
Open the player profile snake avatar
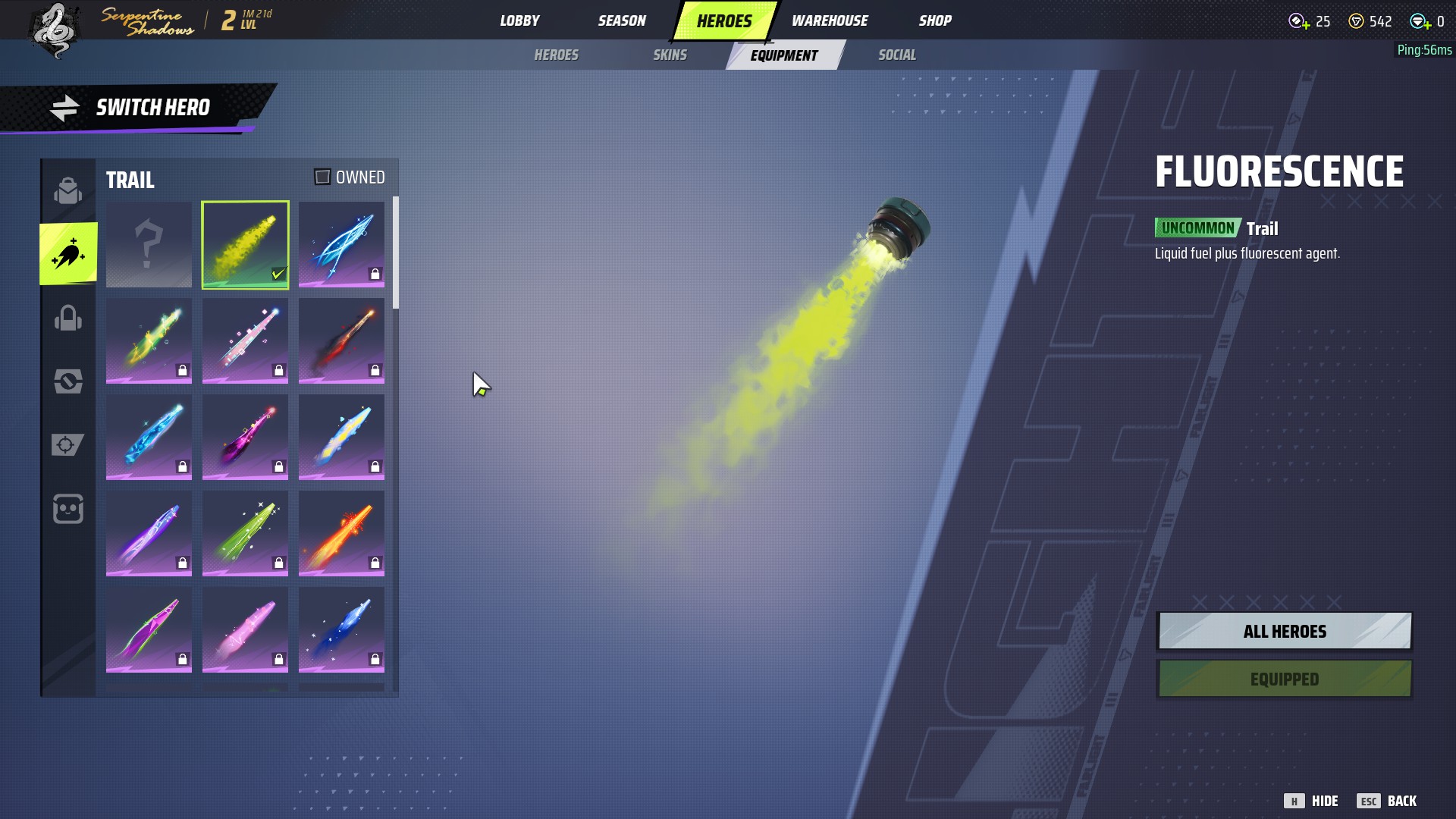click(x=55, y=30)
